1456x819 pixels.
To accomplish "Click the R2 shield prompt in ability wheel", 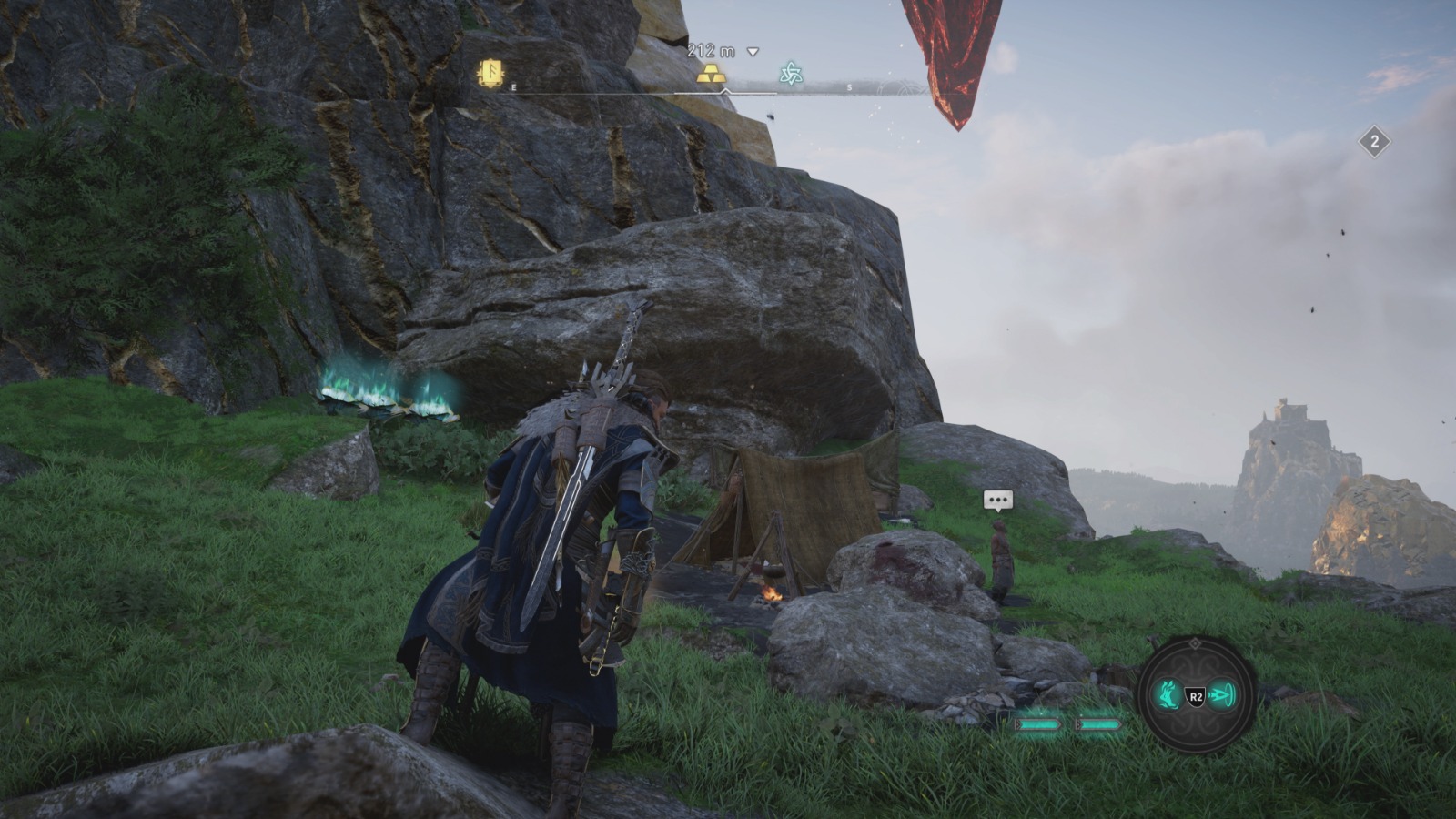I will pos(1195,694).
